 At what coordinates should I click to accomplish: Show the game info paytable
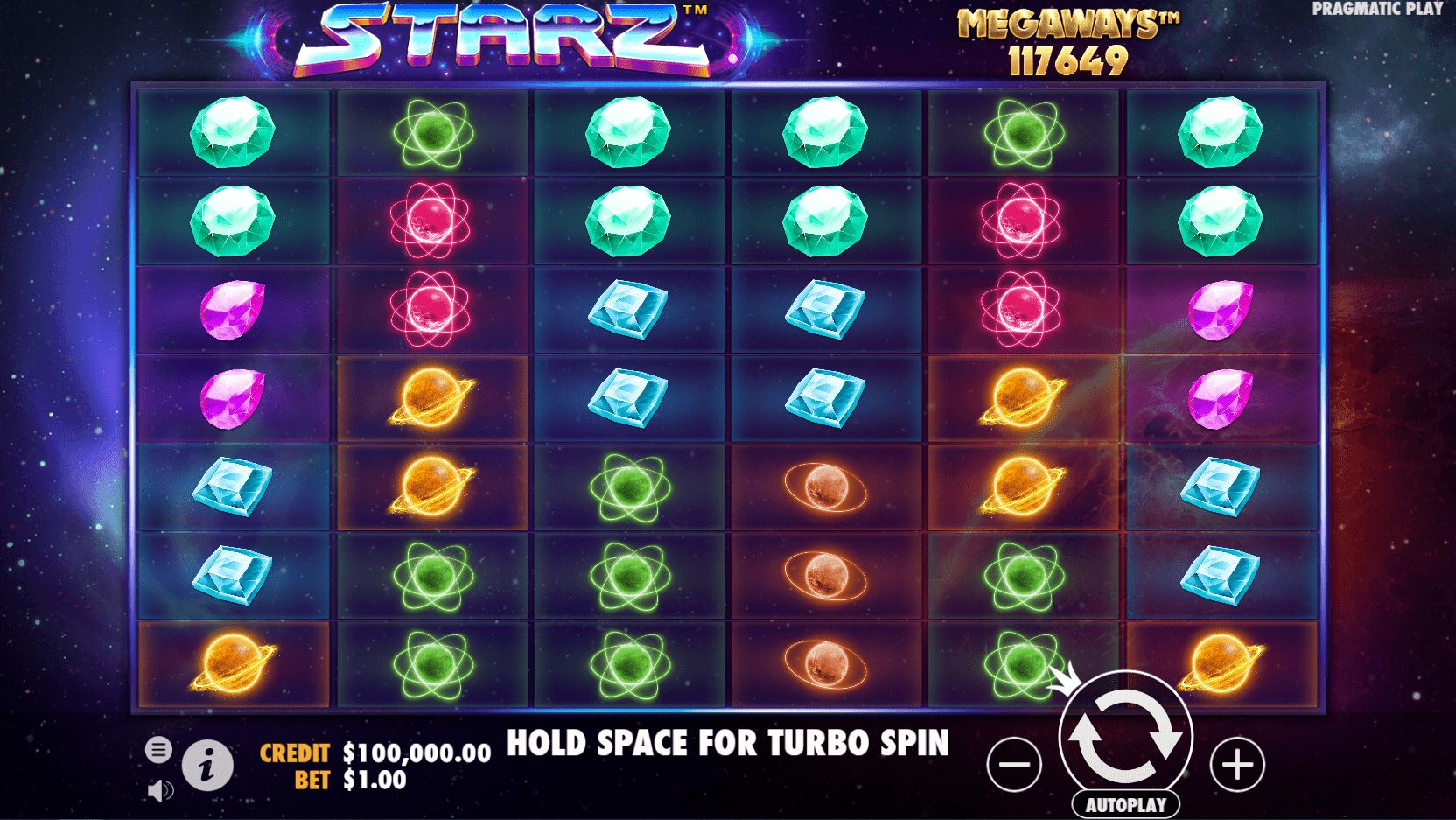pyautogui.click(x=207, y=767)
